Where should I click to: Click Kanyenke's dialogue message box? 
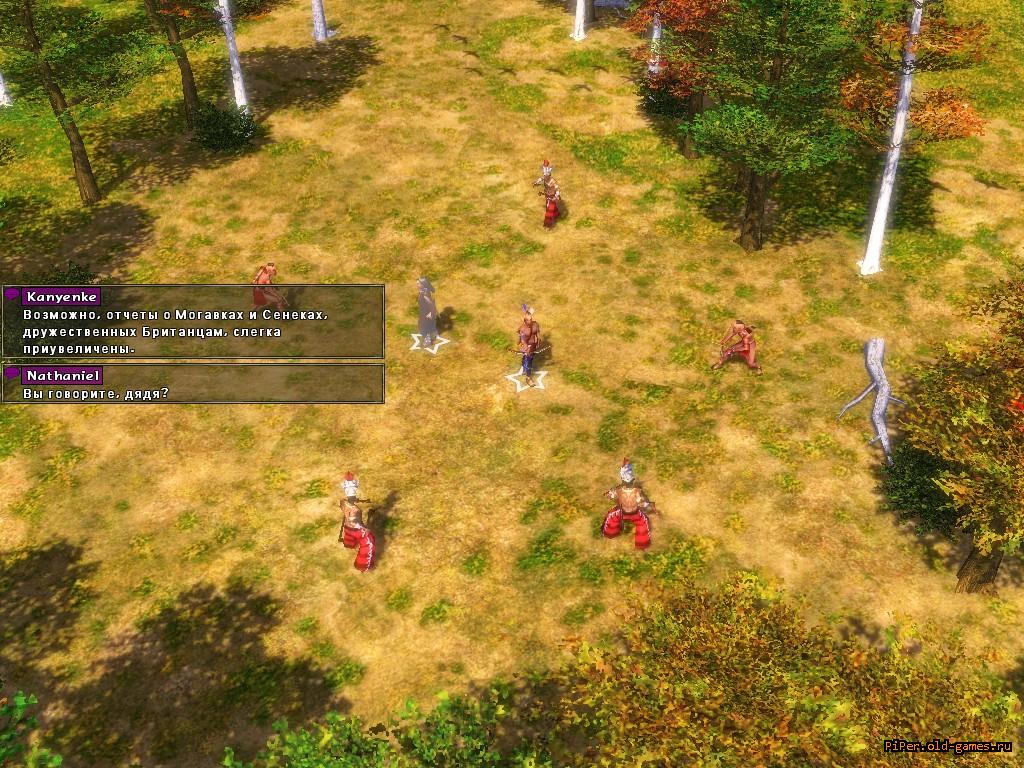(x=193, y=322)
